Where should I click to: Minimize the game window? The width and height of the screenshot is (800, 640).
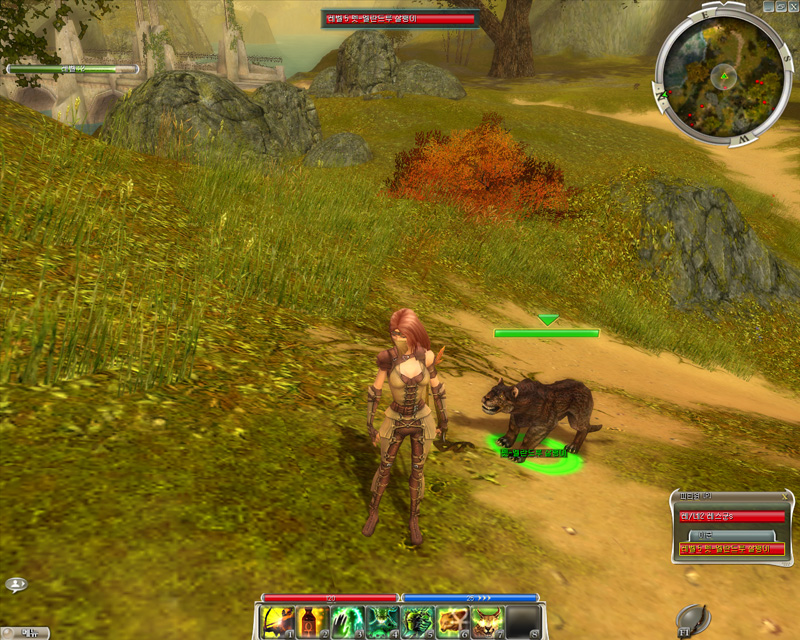(x=767, y=6)
